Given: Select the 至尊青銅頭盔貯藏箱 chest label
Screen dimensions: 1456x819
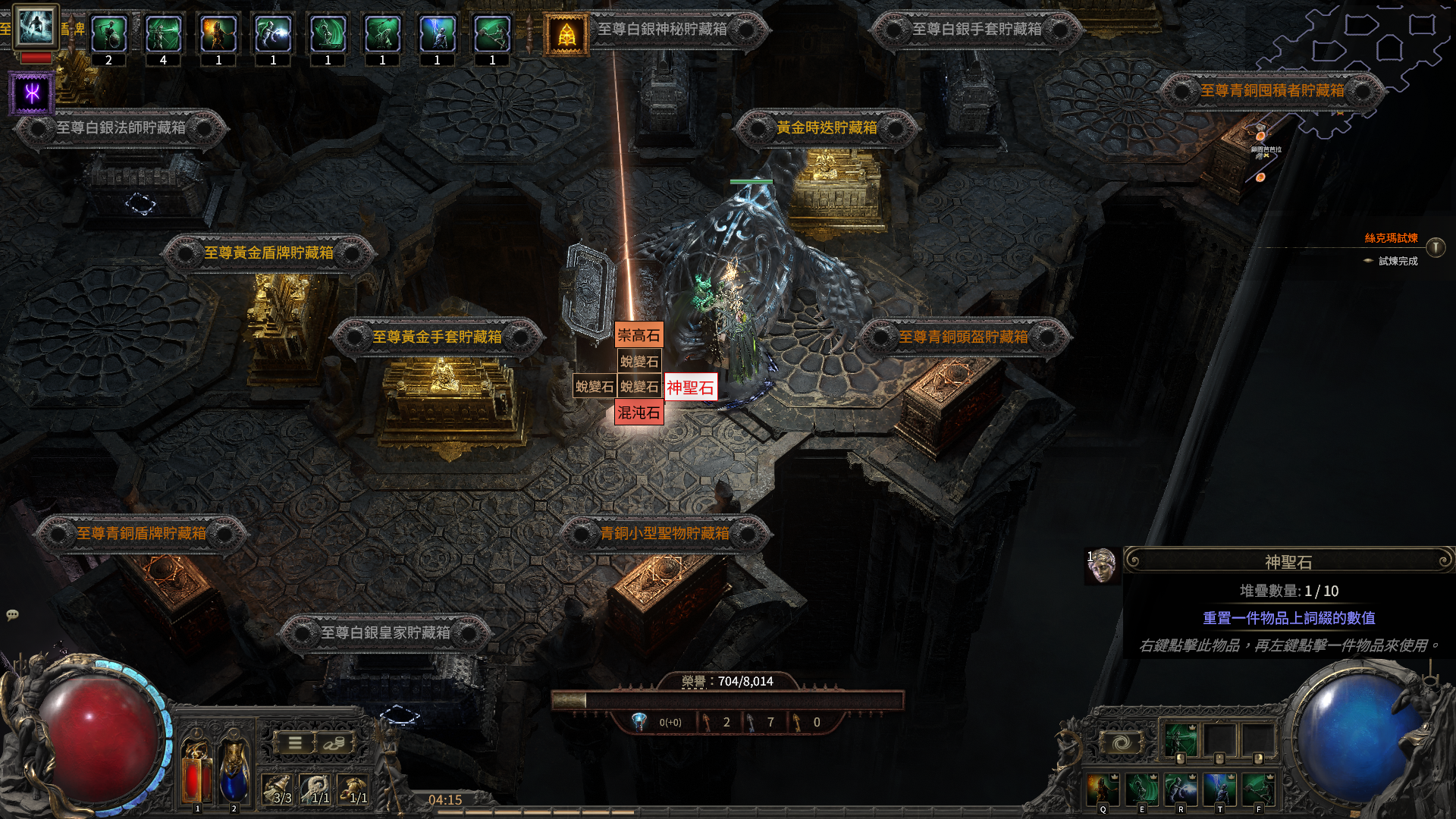Looking at the screenshot, I should (x=963, y=337).
